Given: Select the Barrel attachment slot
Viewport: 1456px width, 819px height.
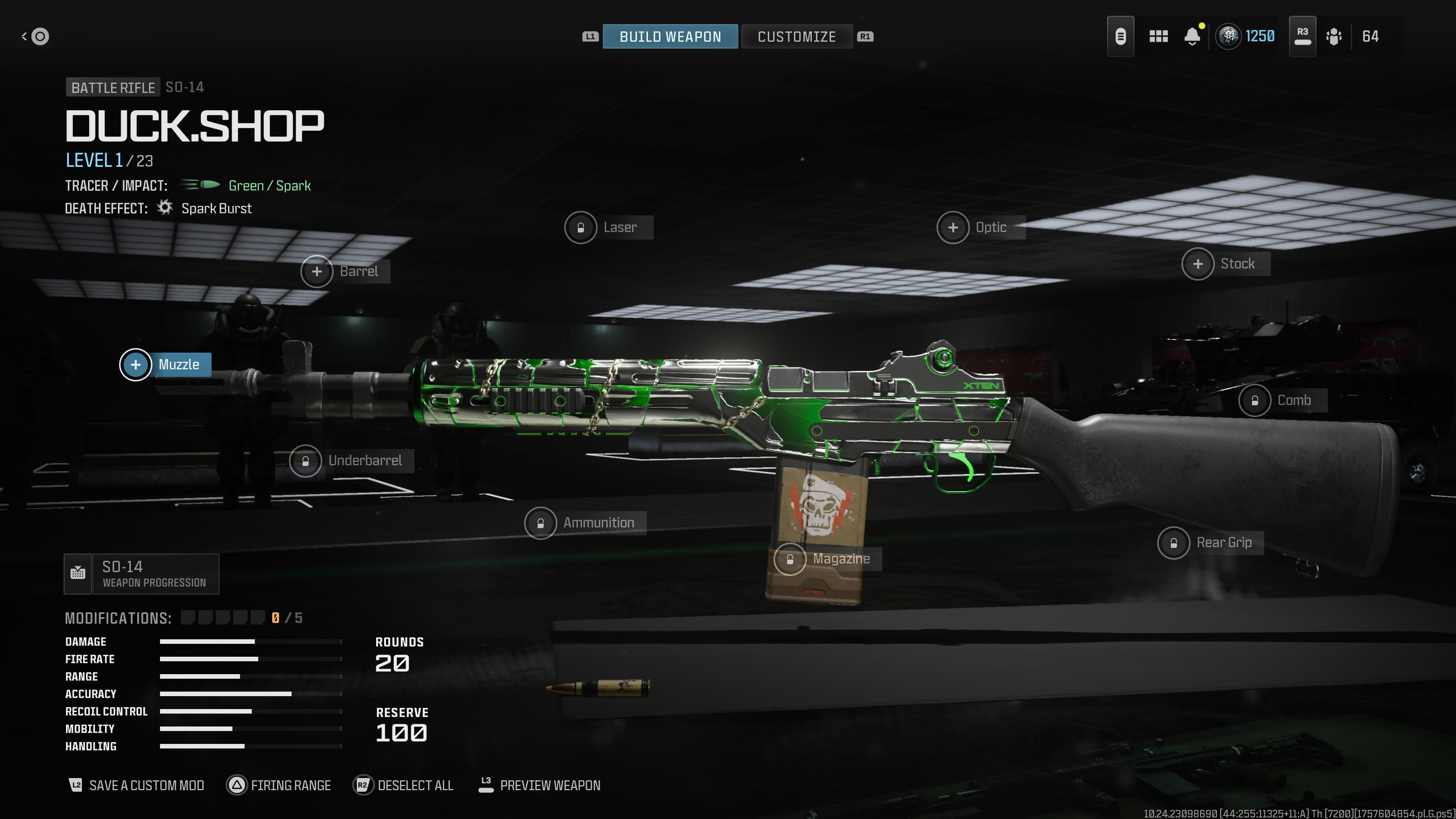Looking at the screenshot, I should [x=317, y=271].
